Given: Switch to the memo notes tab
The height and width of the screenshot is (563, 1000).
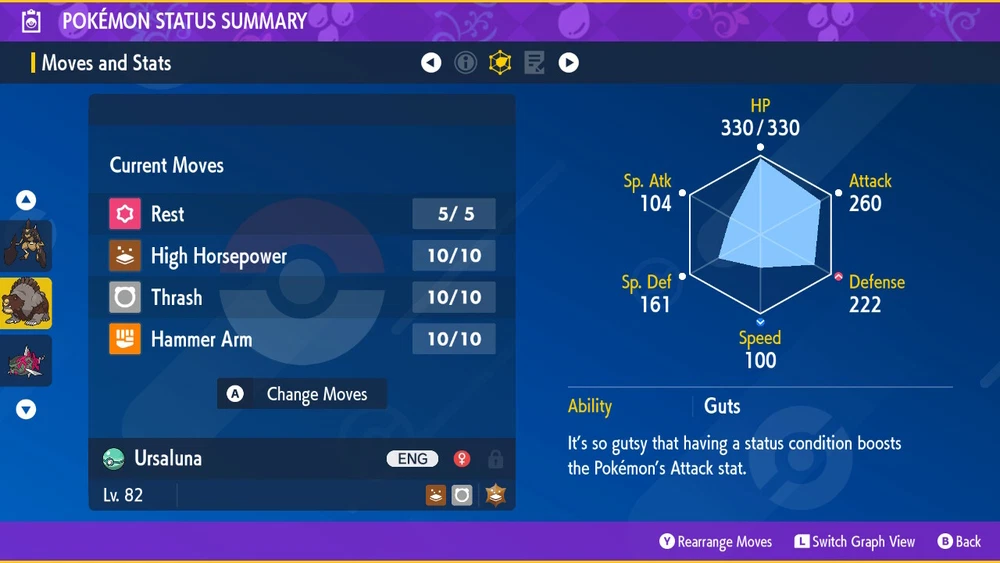Looking at the screenshot, I should [x=534, y=63].
